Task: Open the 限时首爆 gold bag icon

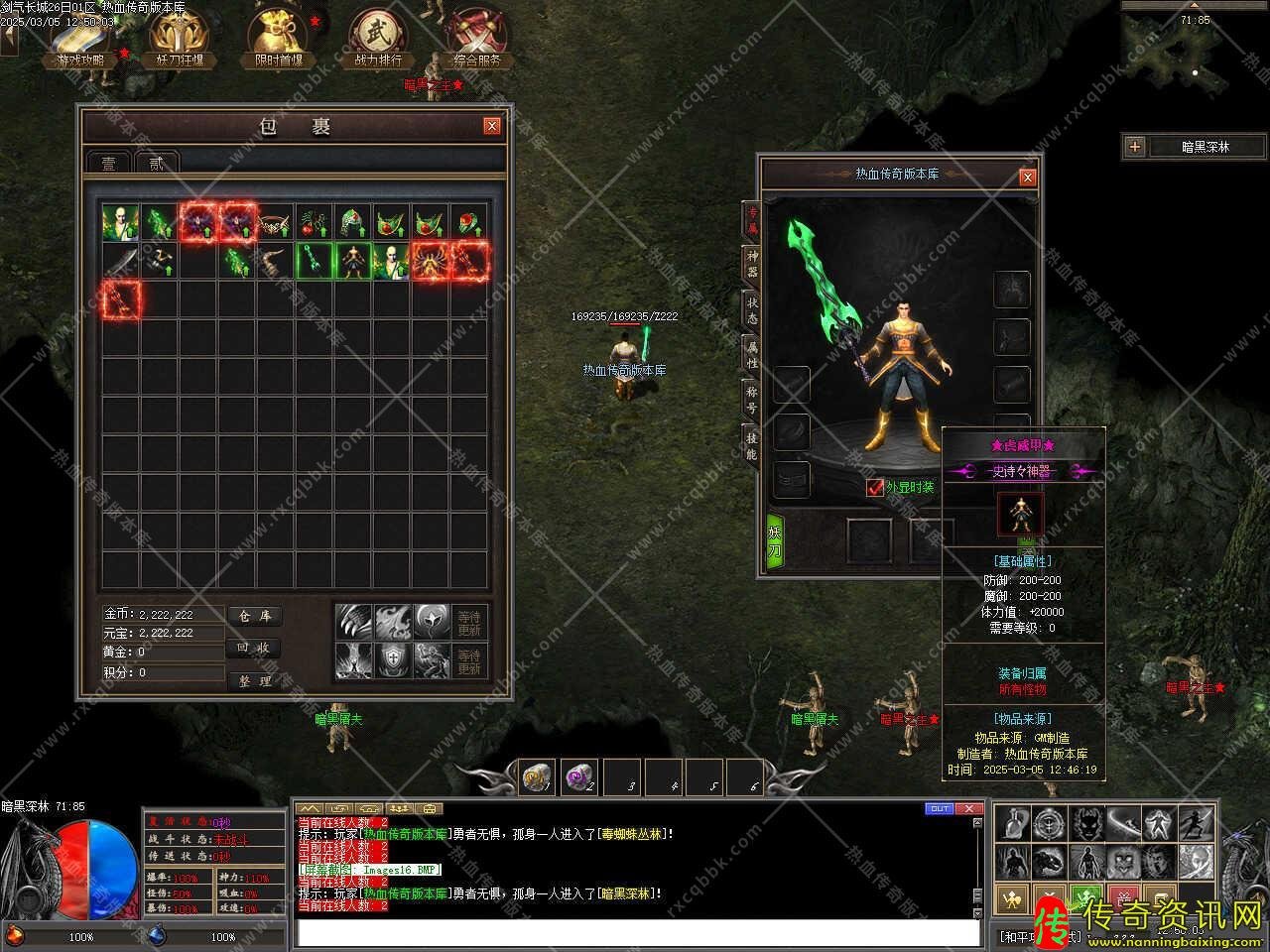Action: click(279, 38)
